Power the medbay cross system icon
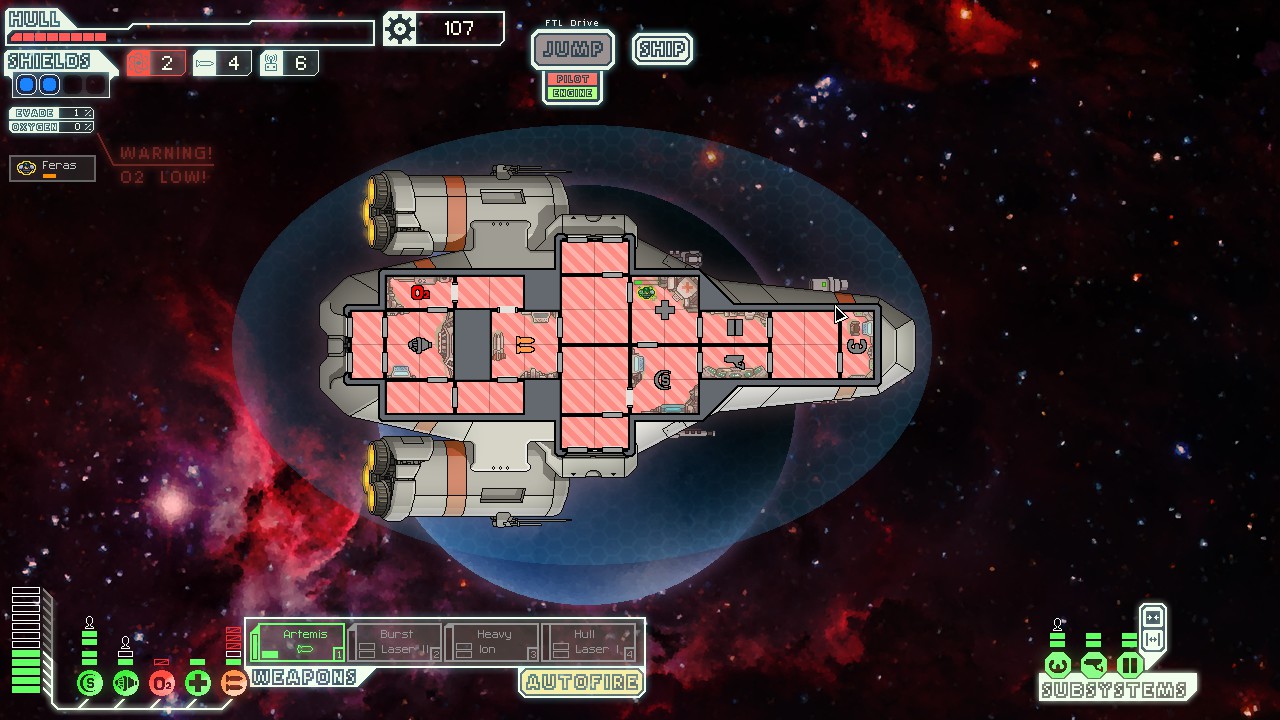 198,683
